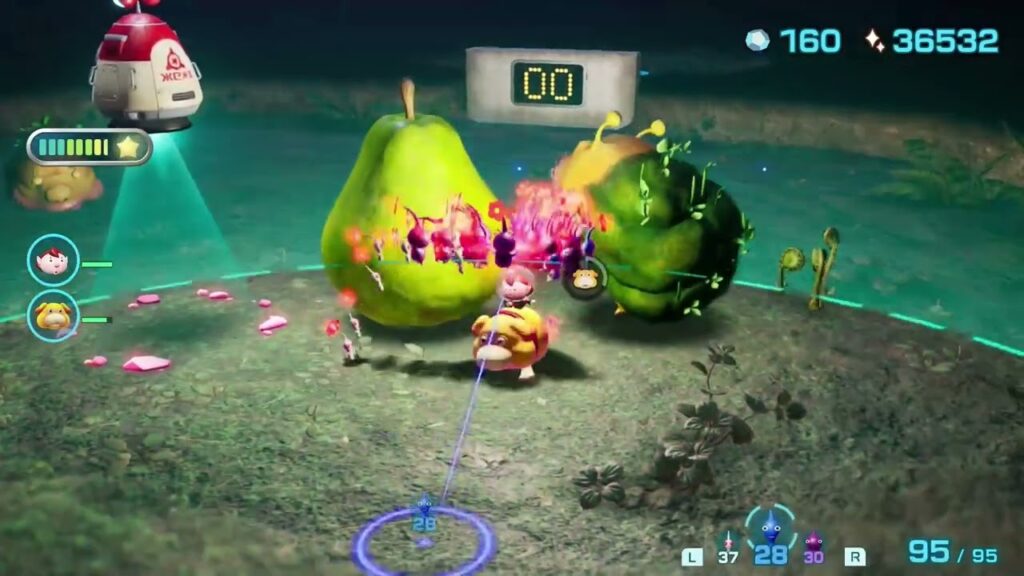Image resolution: width=1024 pixels, height=576 pixels.
Task: Select the red-haired captain portrait
Action: [x=53, y=260]
